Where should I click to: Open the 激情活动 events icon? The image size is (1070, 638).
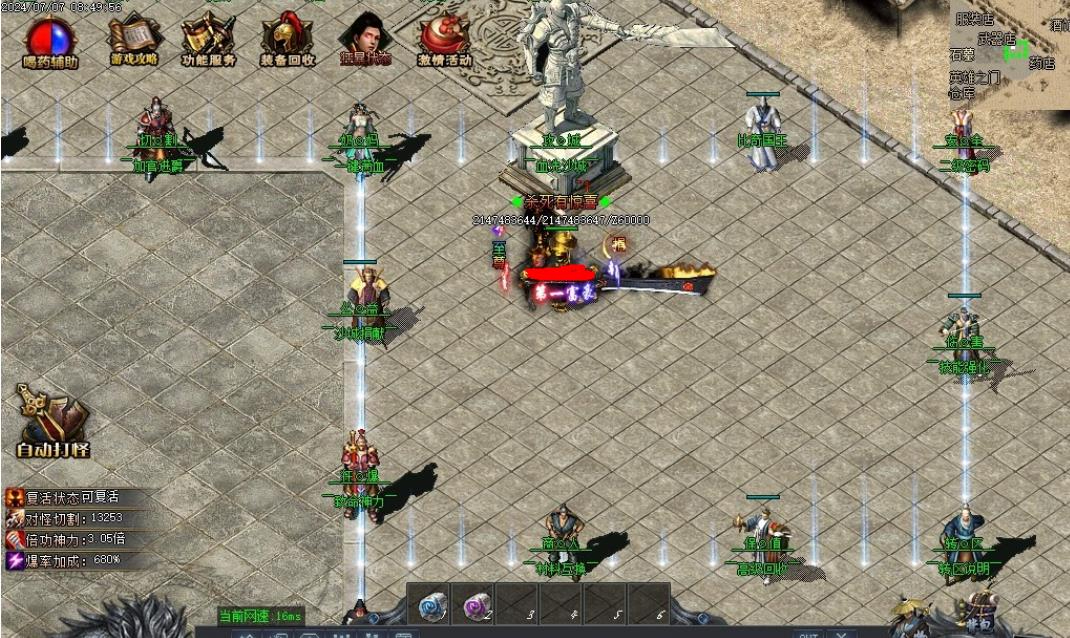[444, 38]
